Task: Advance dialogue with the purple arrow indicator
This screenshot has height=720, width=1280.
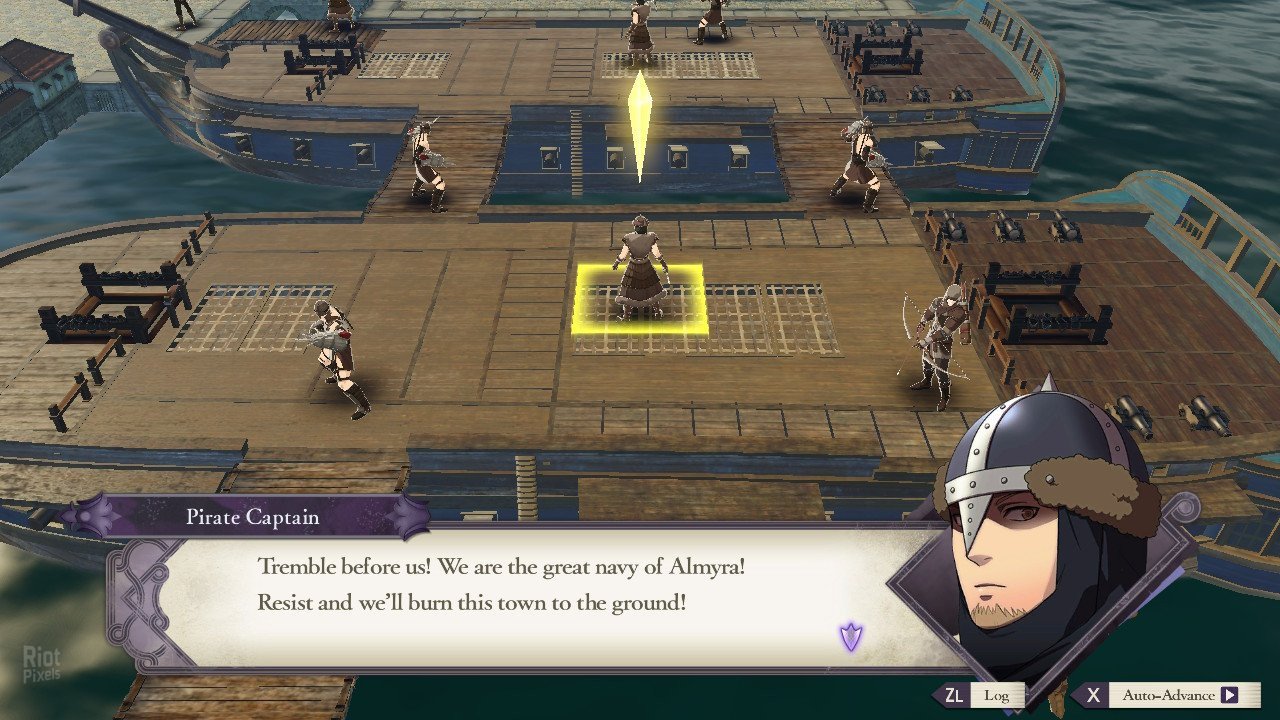Action: click(850, 636)
